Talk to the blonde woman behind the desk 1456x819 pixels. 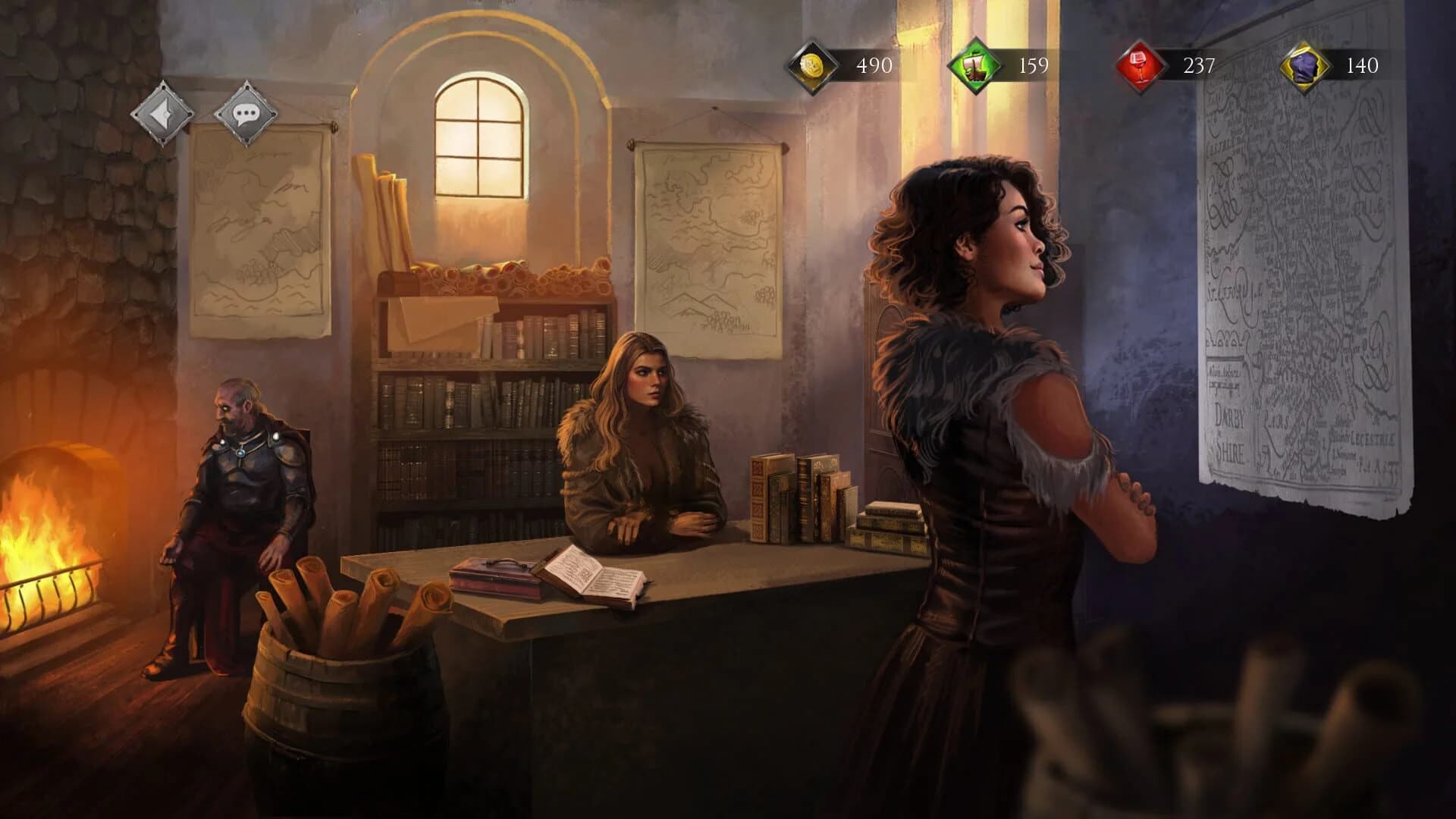pyautogui.click(x=645, y=425)
